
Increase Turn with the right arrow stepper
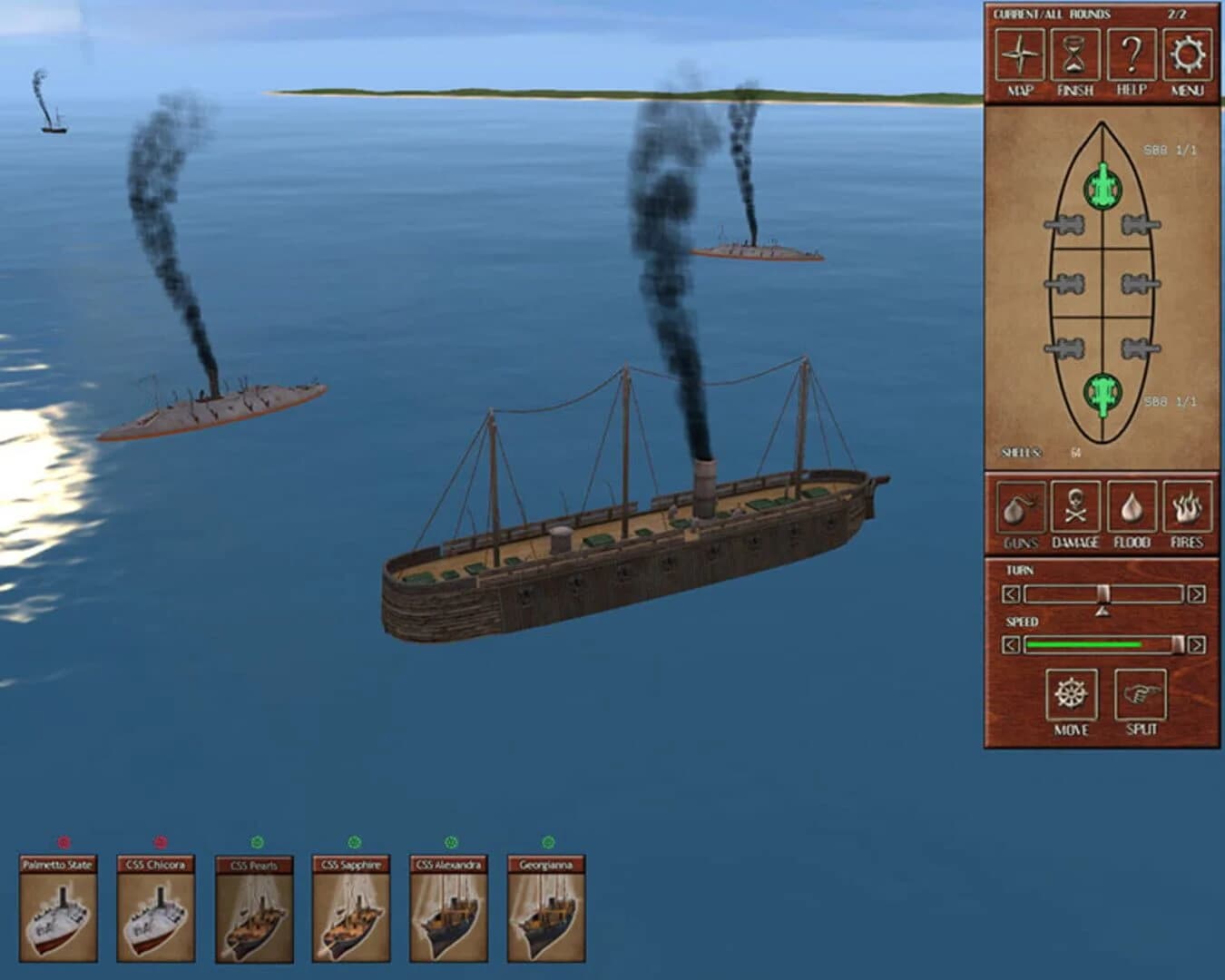[1195, 593]
